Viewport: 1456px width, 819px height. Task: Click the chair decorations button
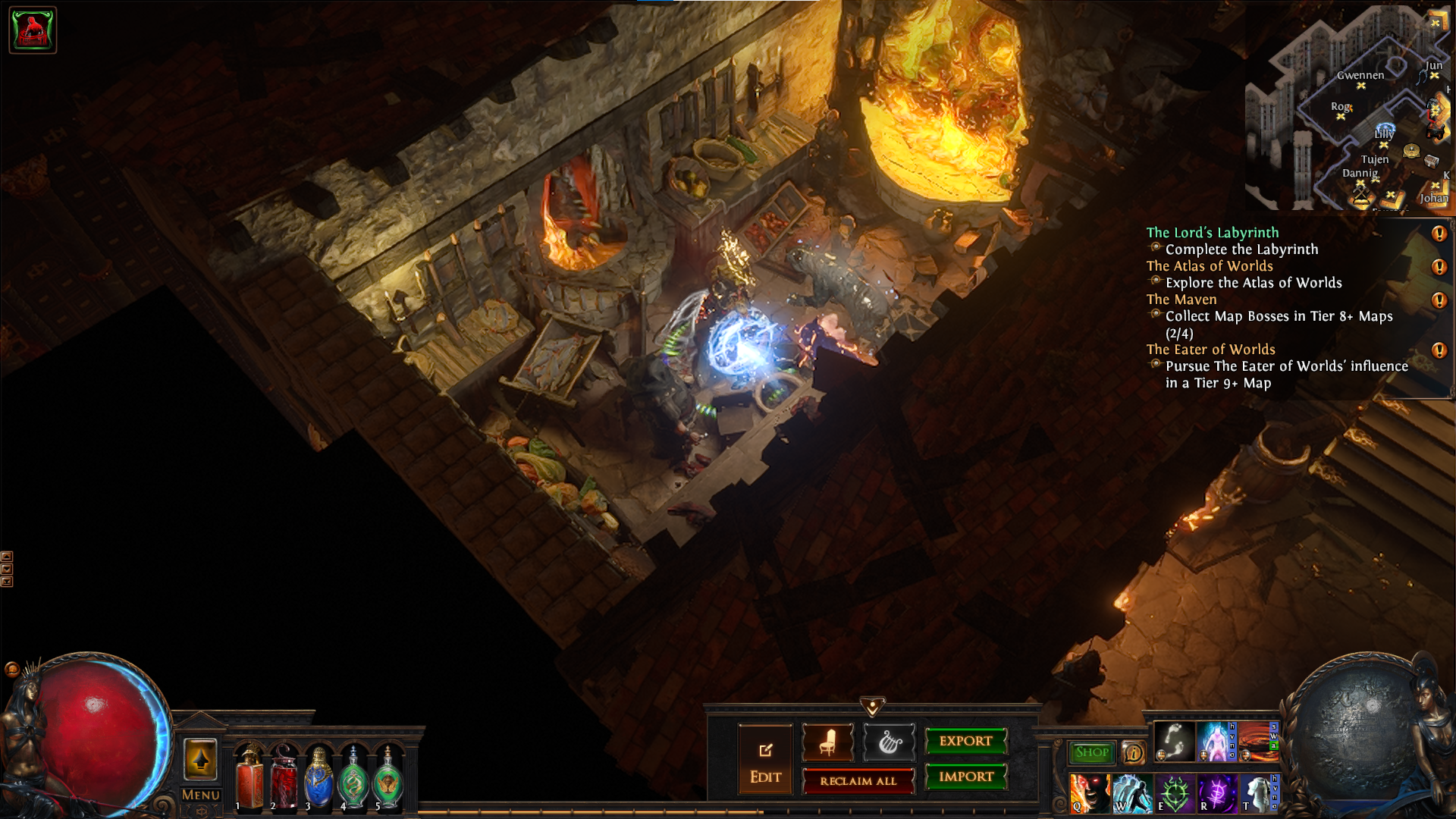click(827, 742)
